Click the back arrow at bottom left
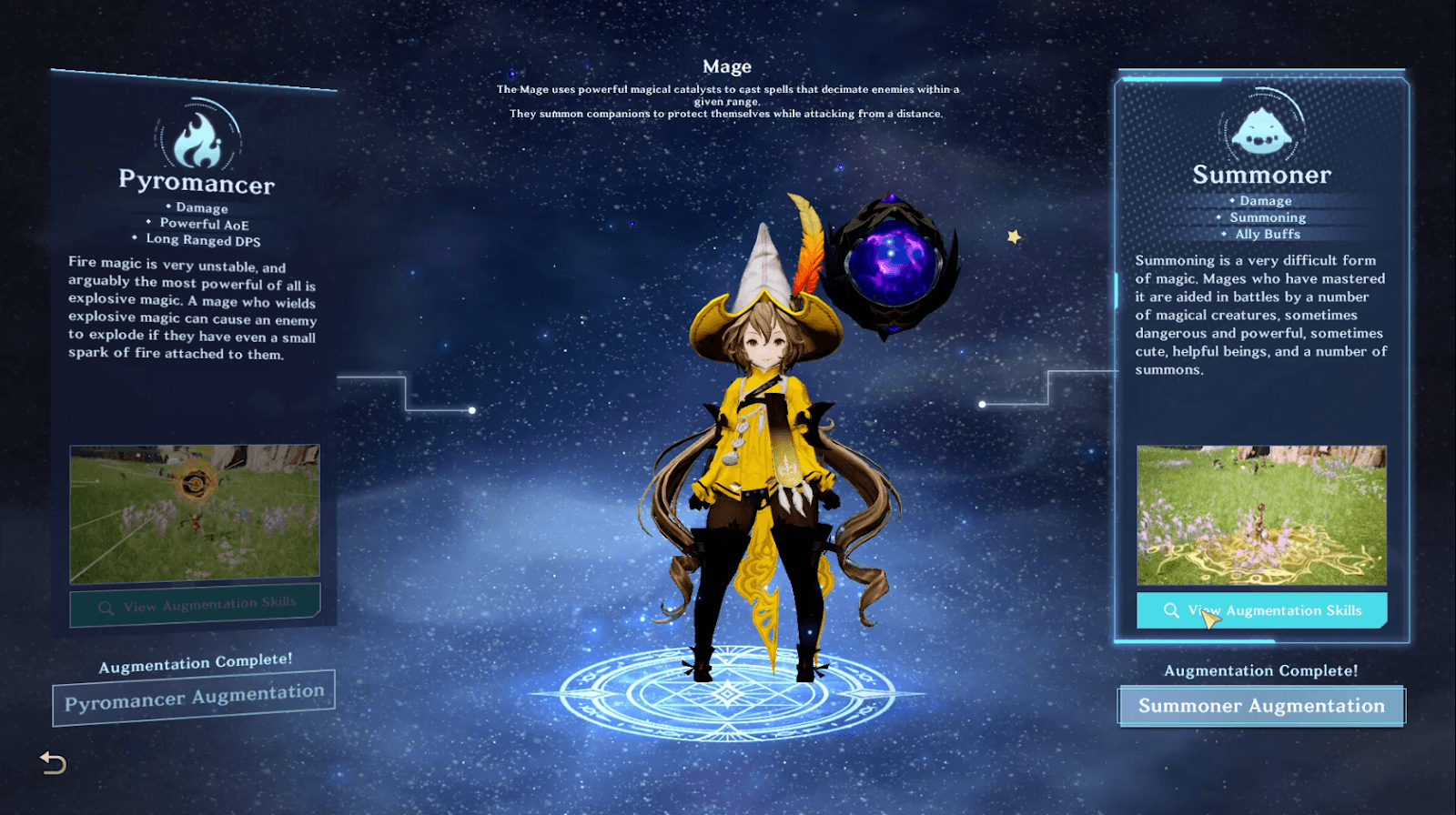The width and height of the screenshot is (1456, 815). pos(52,764)
